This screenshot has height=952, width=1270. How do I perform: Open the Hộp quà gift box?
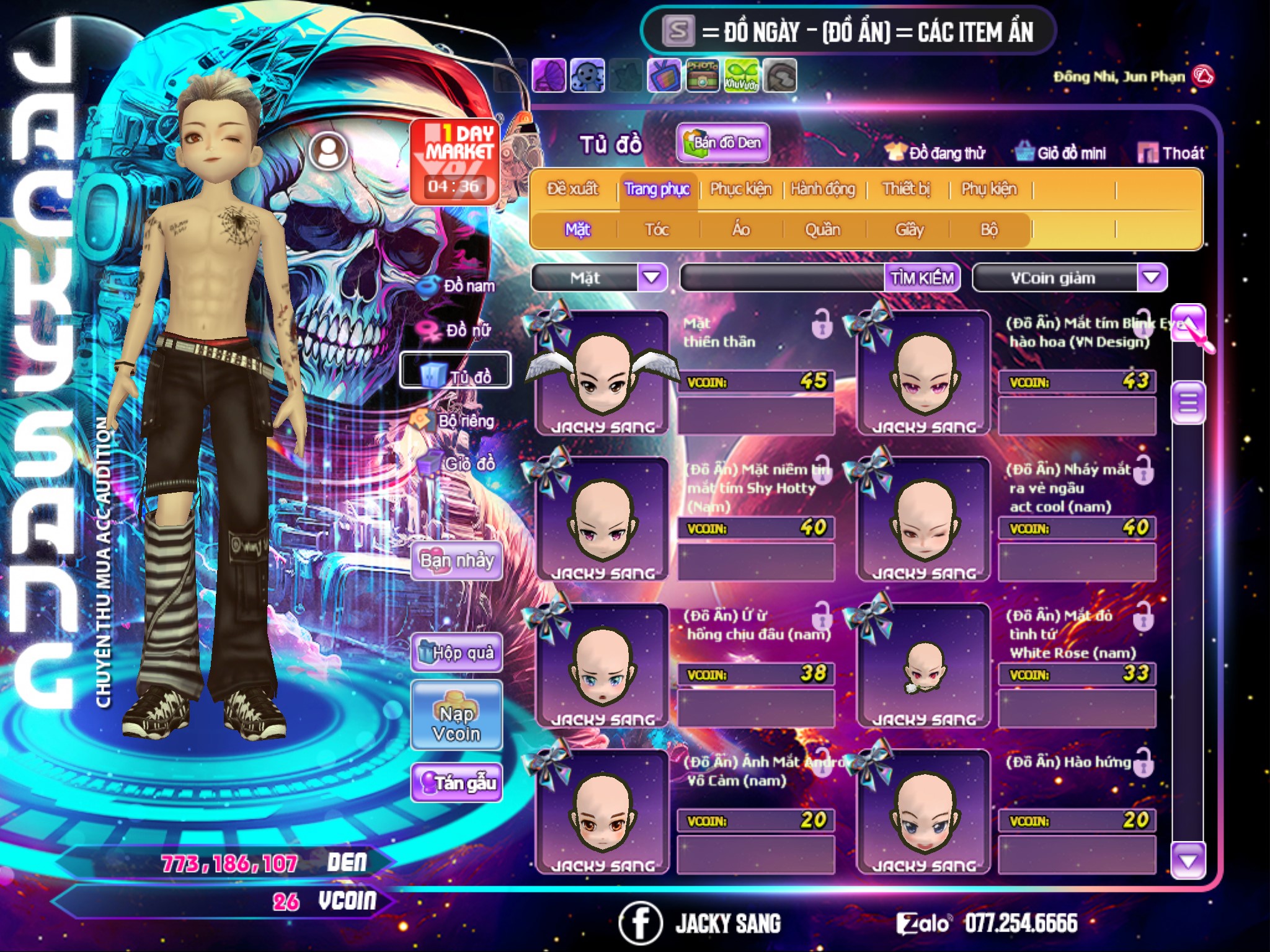[457, 652]
